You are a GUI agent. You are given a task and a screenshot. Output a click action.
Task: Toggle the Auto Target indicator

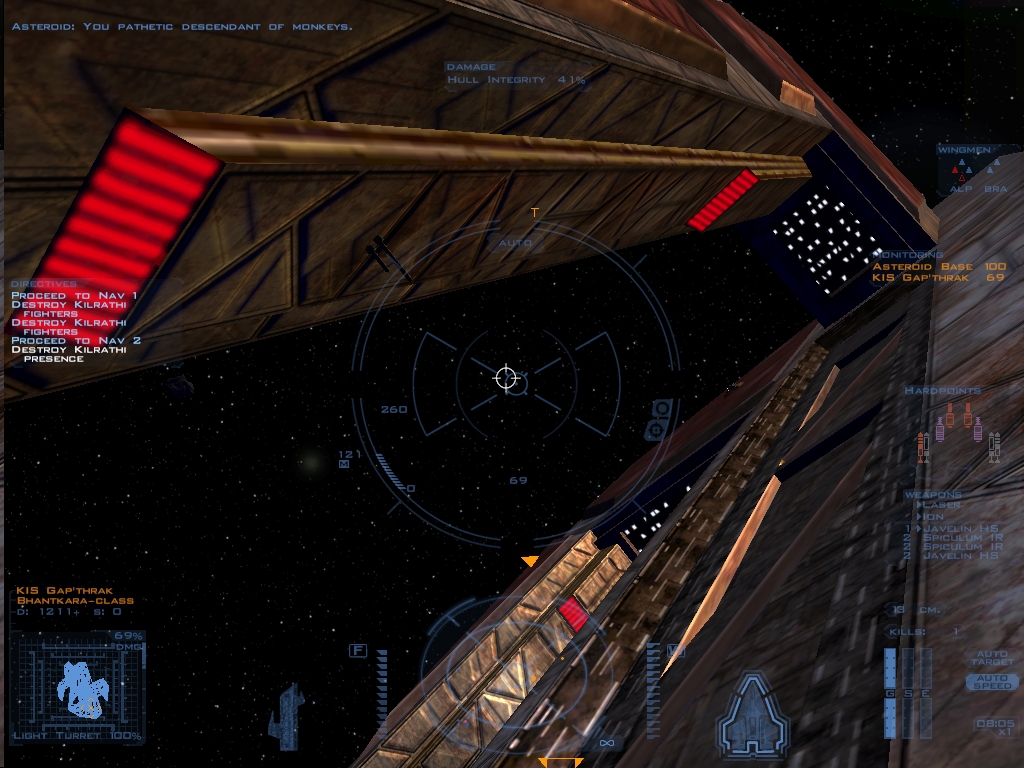991,659
